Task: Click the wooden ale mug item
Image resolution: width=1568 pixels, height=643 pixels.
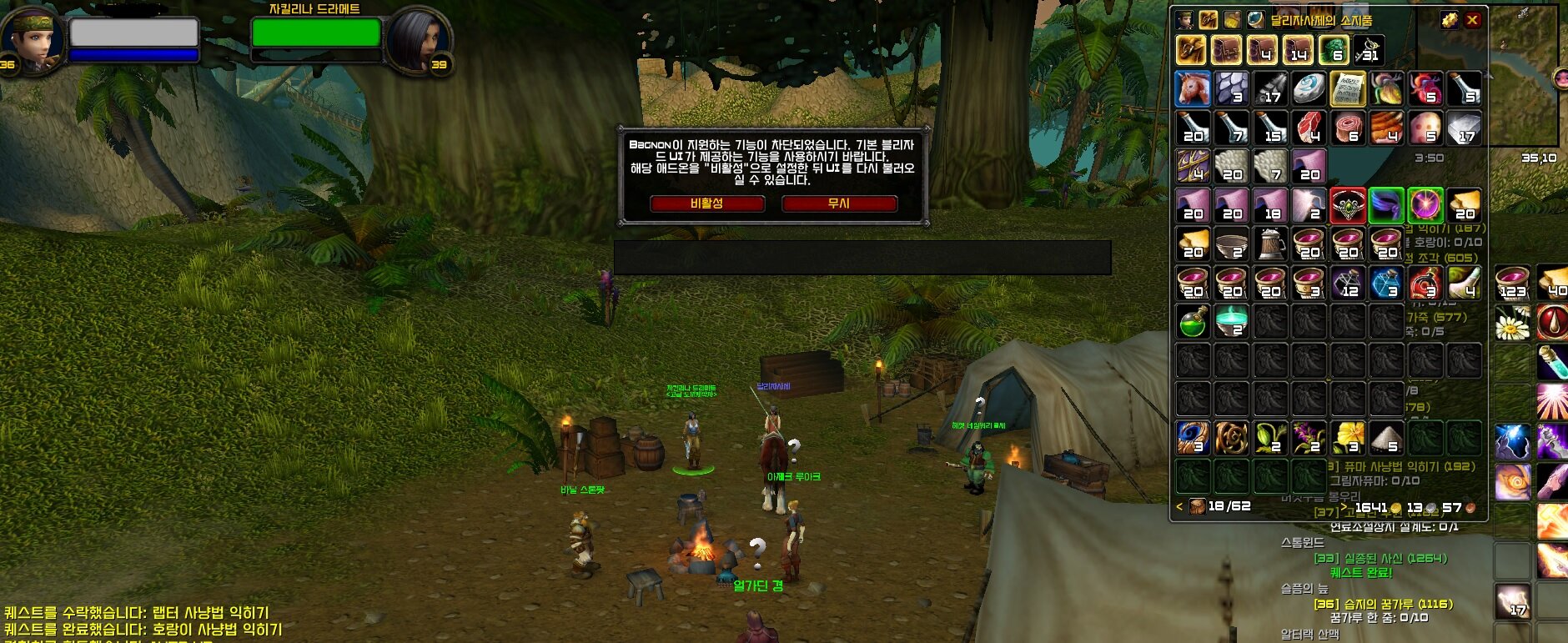Action: (x=1270, y=244)
